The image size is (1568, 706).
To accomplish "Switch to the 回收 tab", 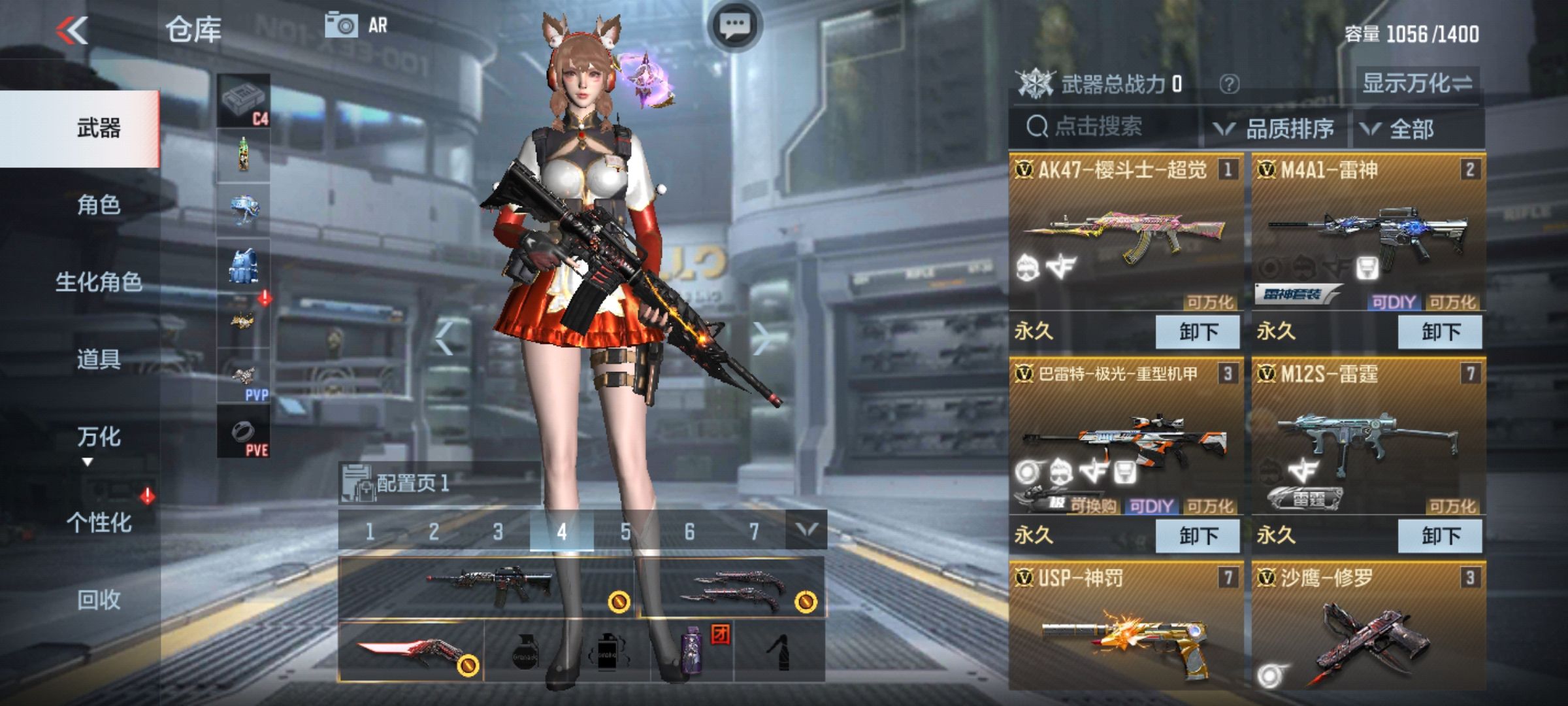I will 99,599.
